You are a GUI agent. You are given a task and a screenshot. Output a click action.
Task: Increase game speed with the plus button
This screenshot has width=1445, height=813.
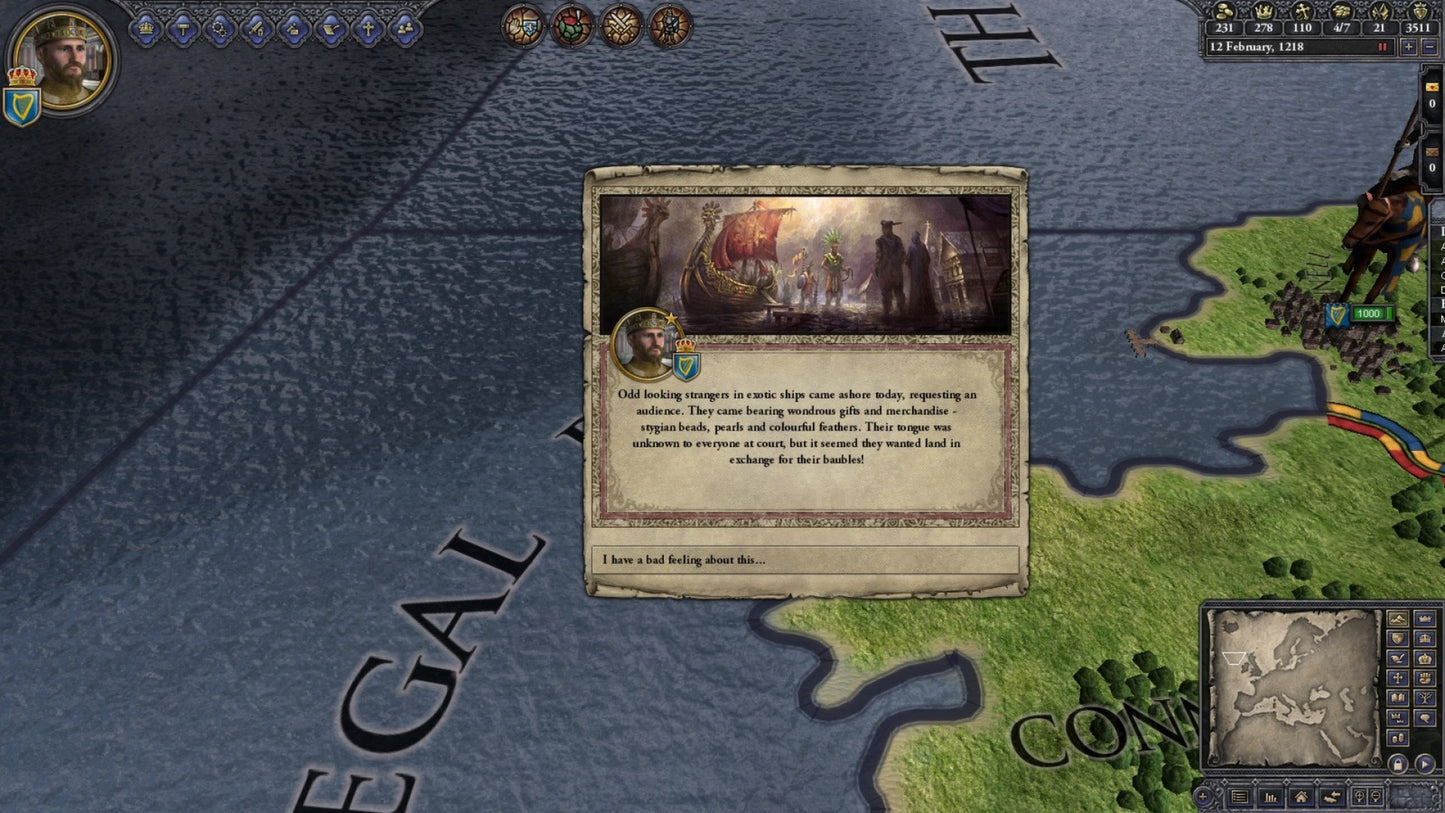tap(1409, 47)
